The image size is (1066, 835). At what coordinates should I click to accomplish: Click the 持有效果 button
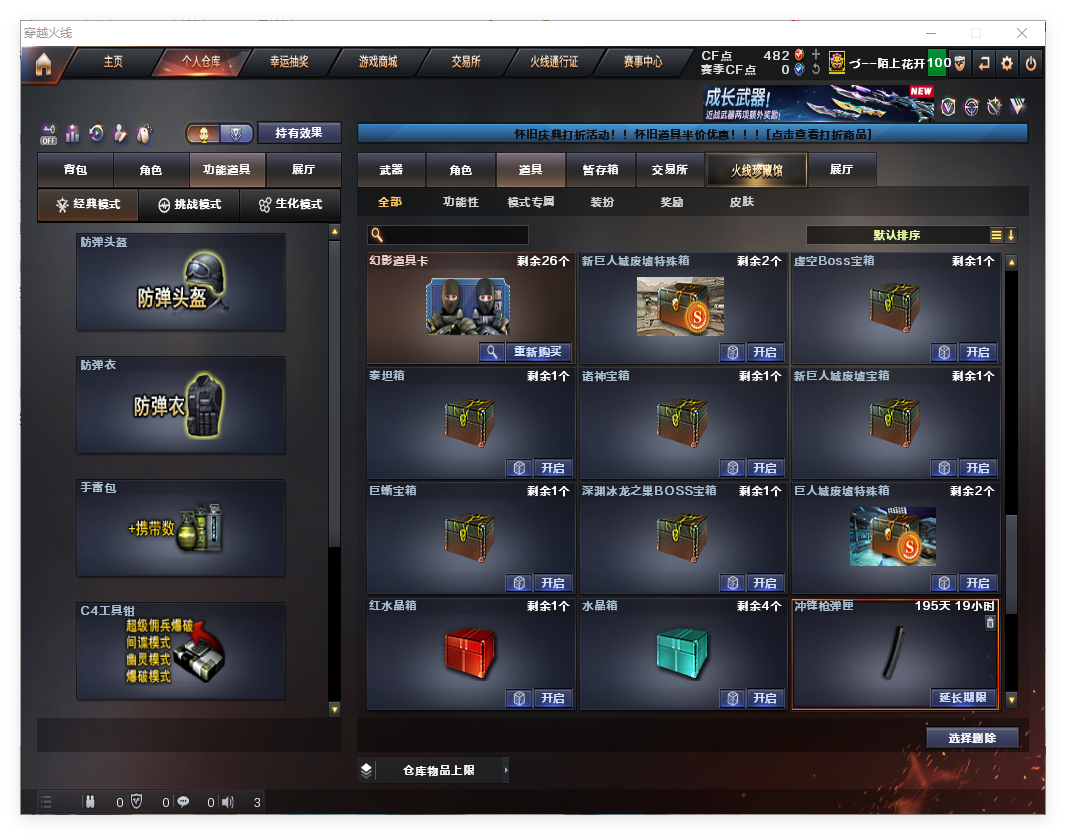coord(299,133)
